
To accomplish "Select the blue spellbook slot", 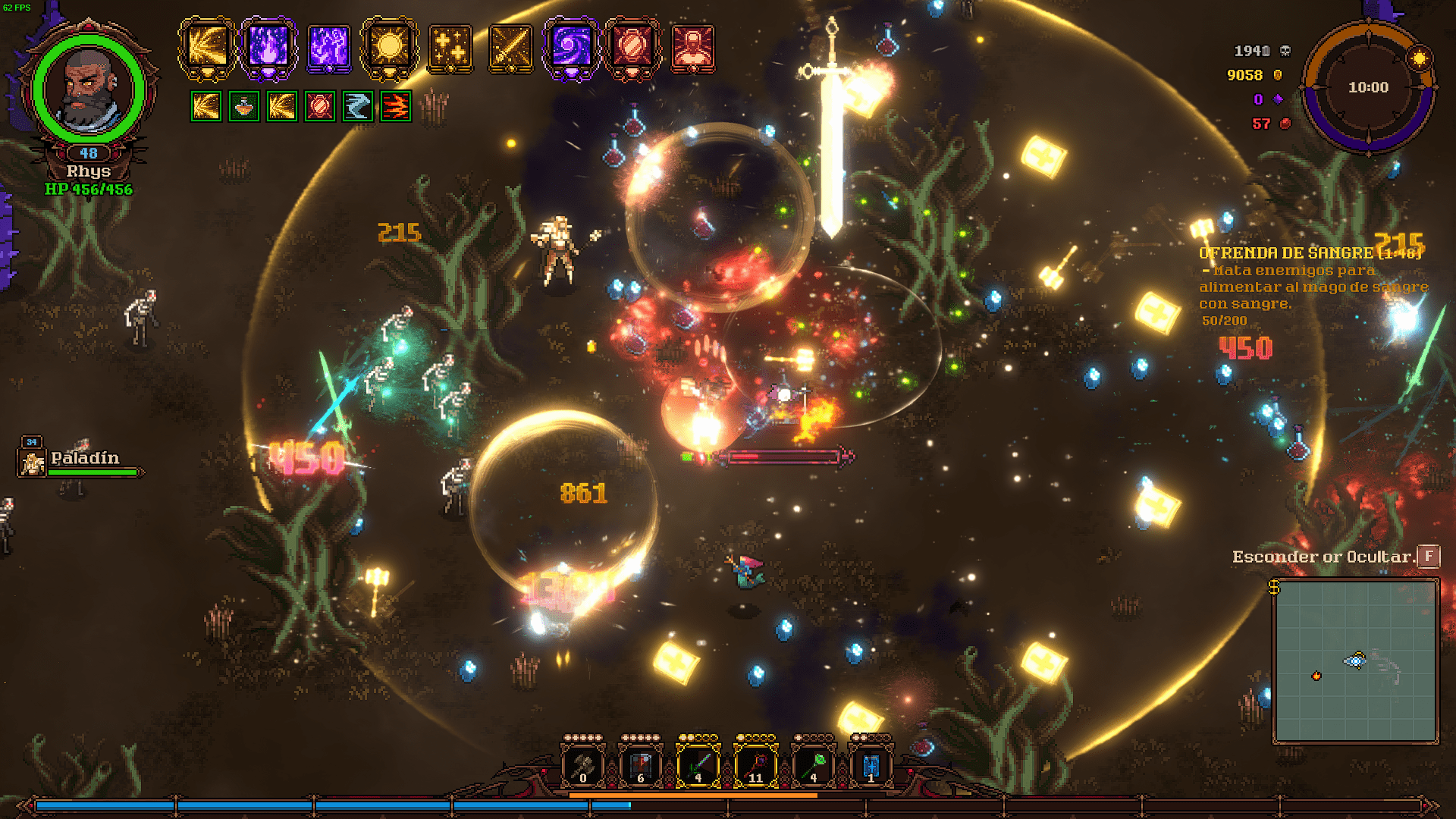I will pos(871,765).
